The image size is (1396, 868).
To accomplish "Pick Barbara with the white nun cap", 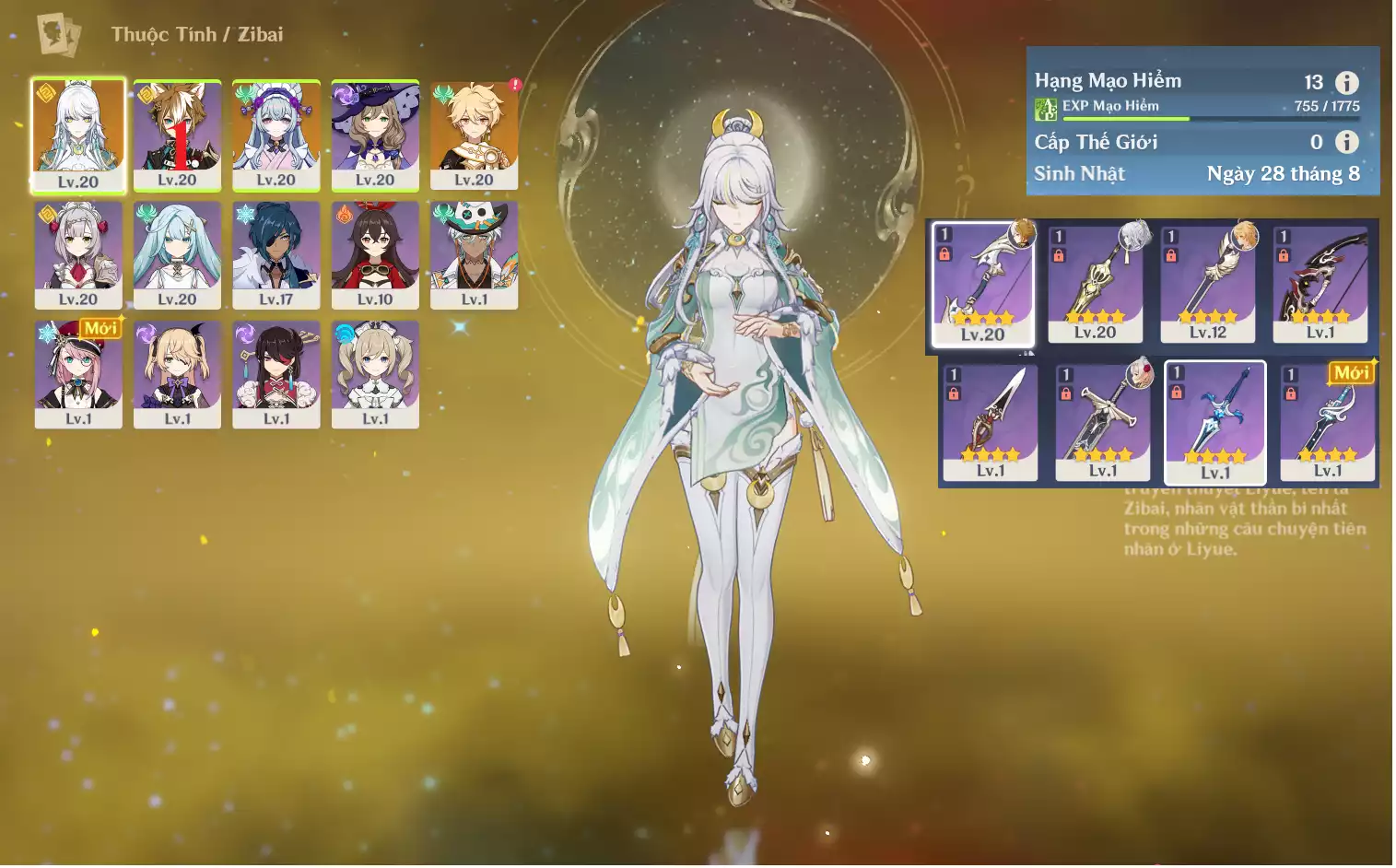I will pyautogui.click(x=375, y=373).
